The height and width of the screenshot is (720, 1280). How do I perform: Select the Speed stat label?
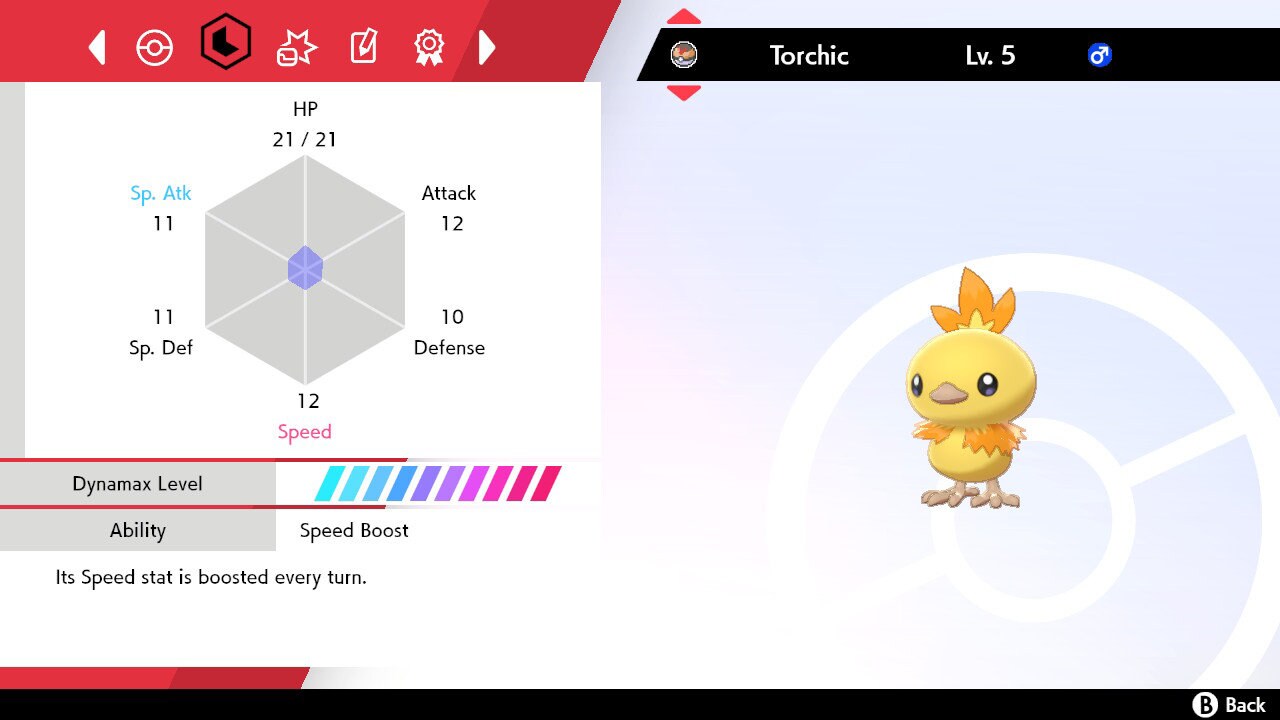click(x=305, y=431)
